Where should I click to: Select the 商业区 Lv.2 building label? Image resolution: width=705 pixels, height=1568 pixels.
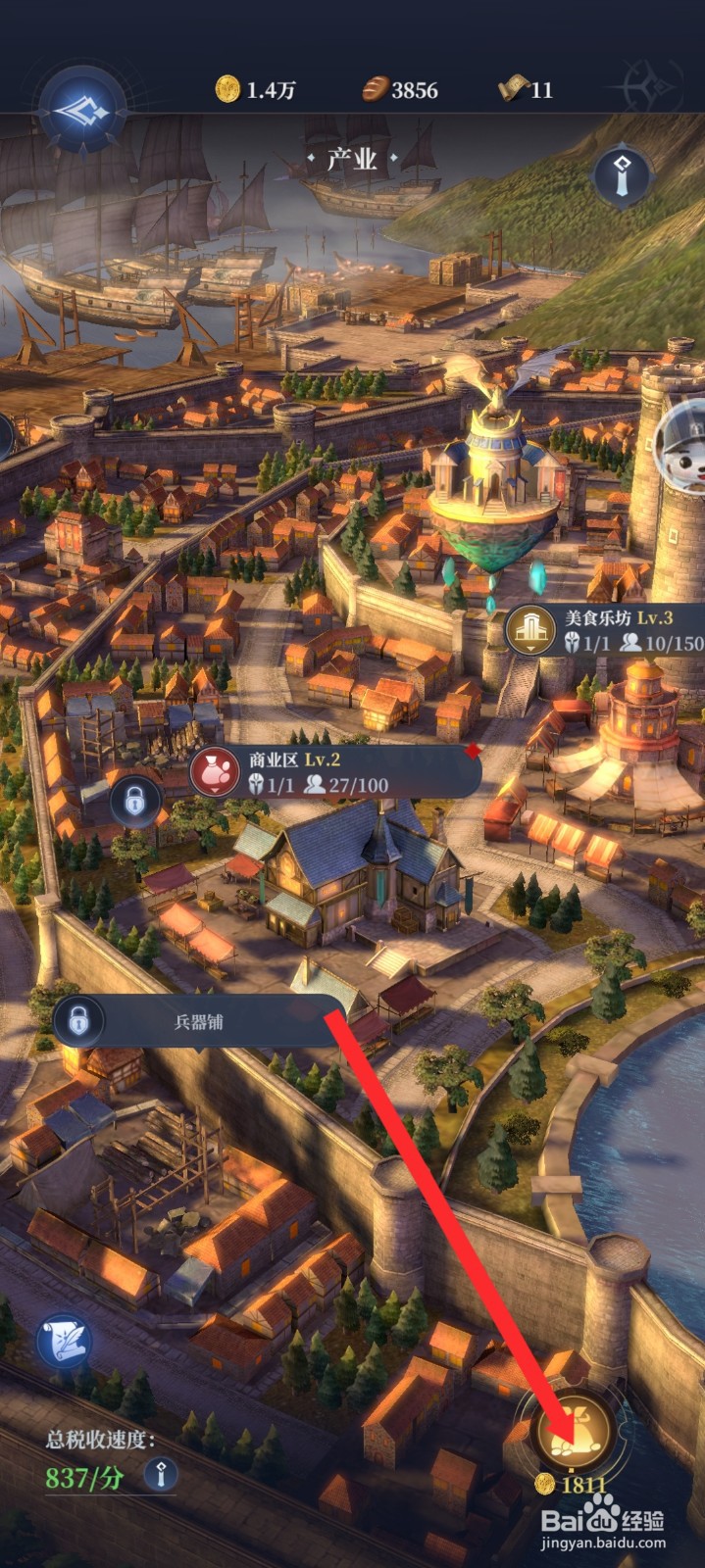tap(335, 771)
